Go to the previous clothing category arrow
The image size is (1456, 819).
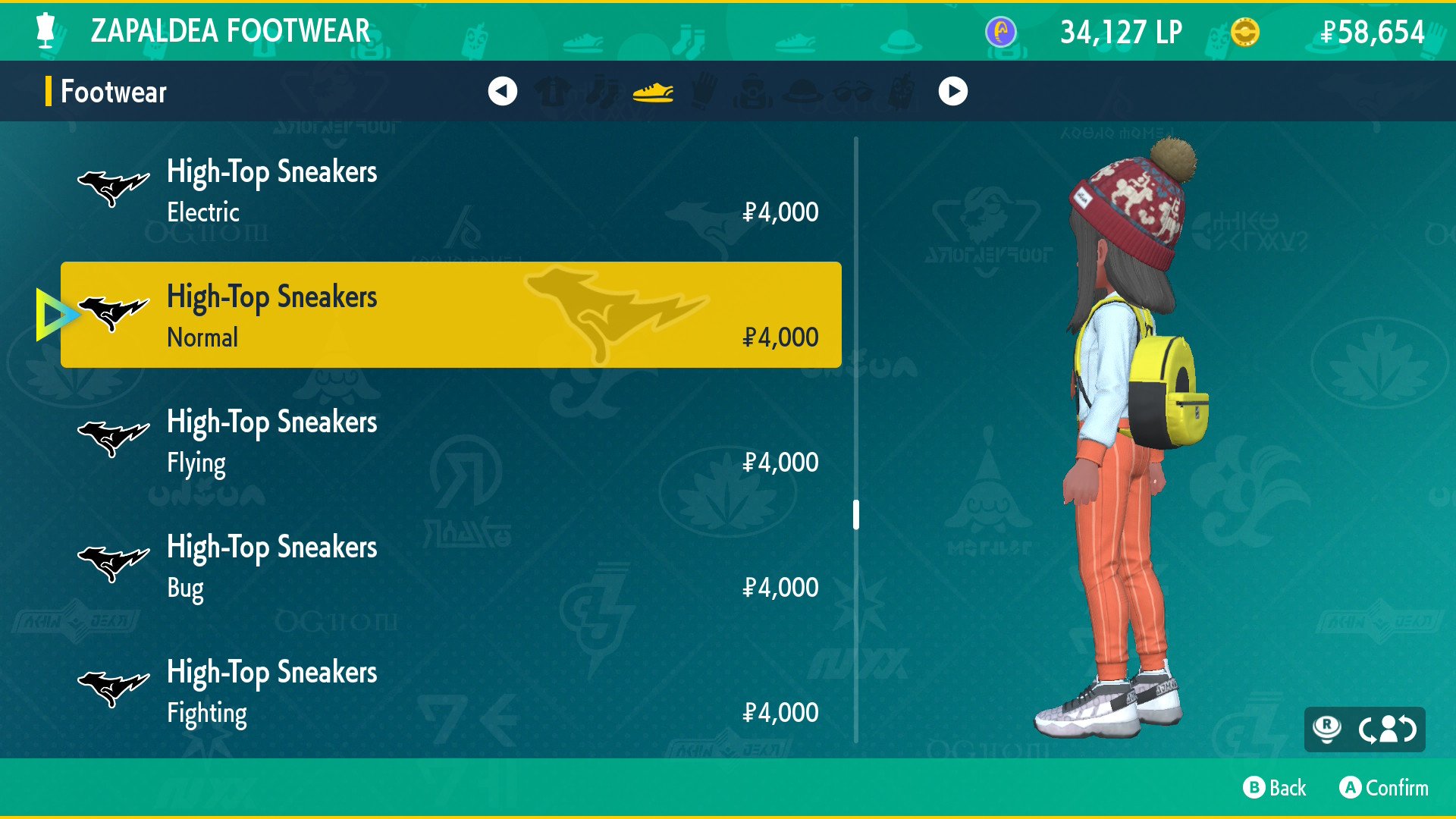502,92
